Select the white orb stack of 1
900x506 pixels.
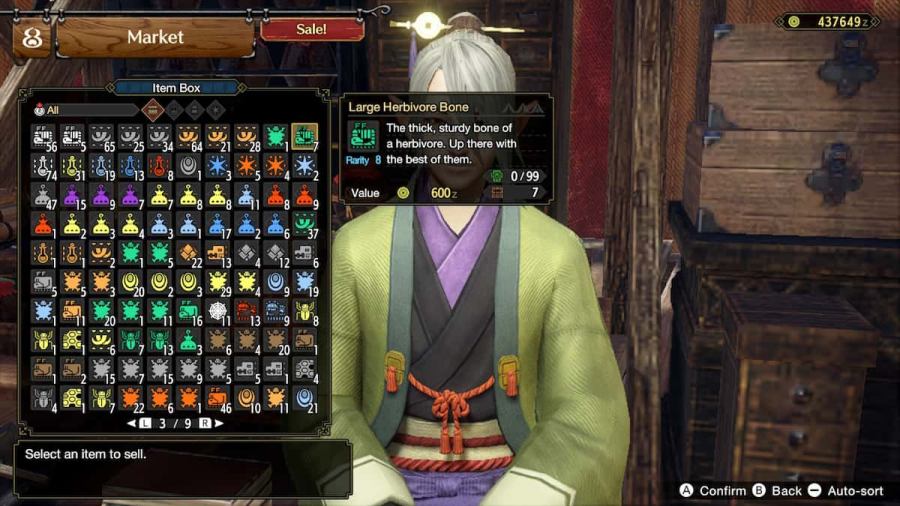[188, 165]
